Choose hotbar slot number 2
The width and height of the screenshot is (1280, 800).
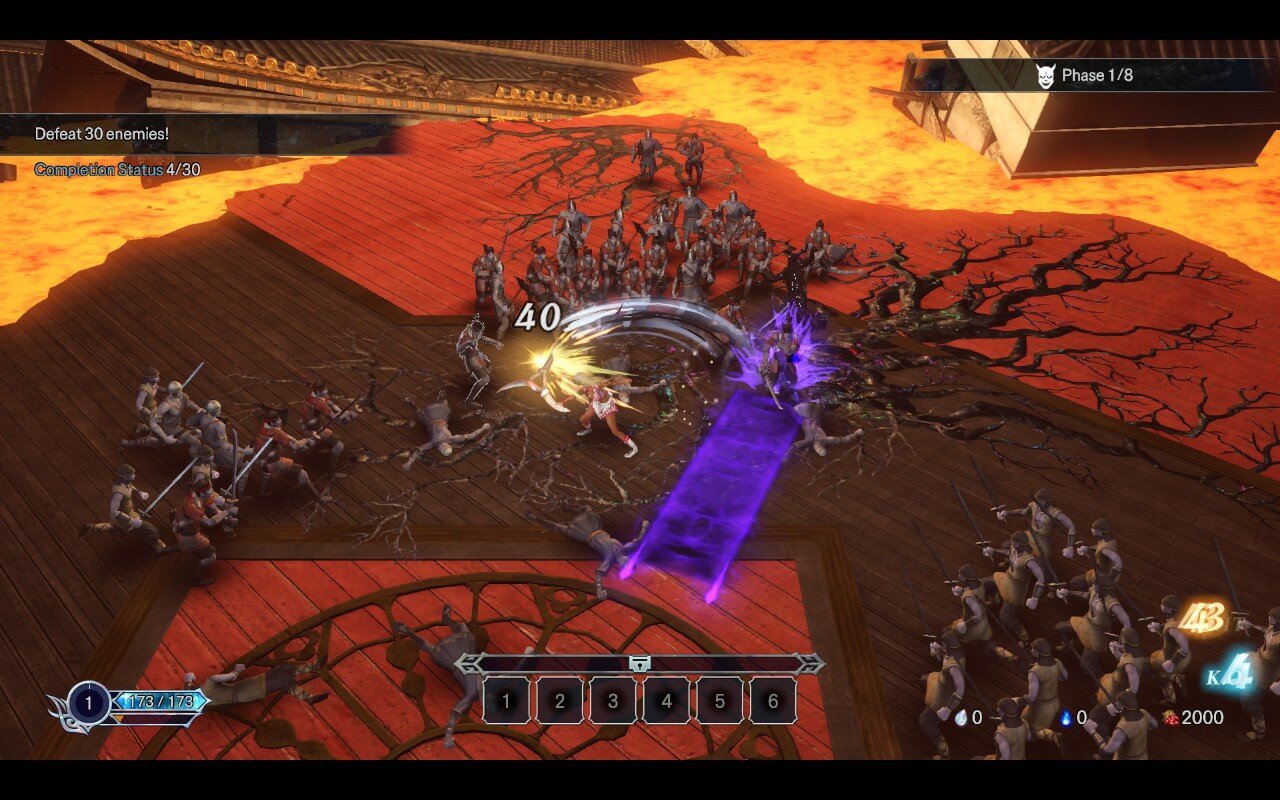click(560, 701)
